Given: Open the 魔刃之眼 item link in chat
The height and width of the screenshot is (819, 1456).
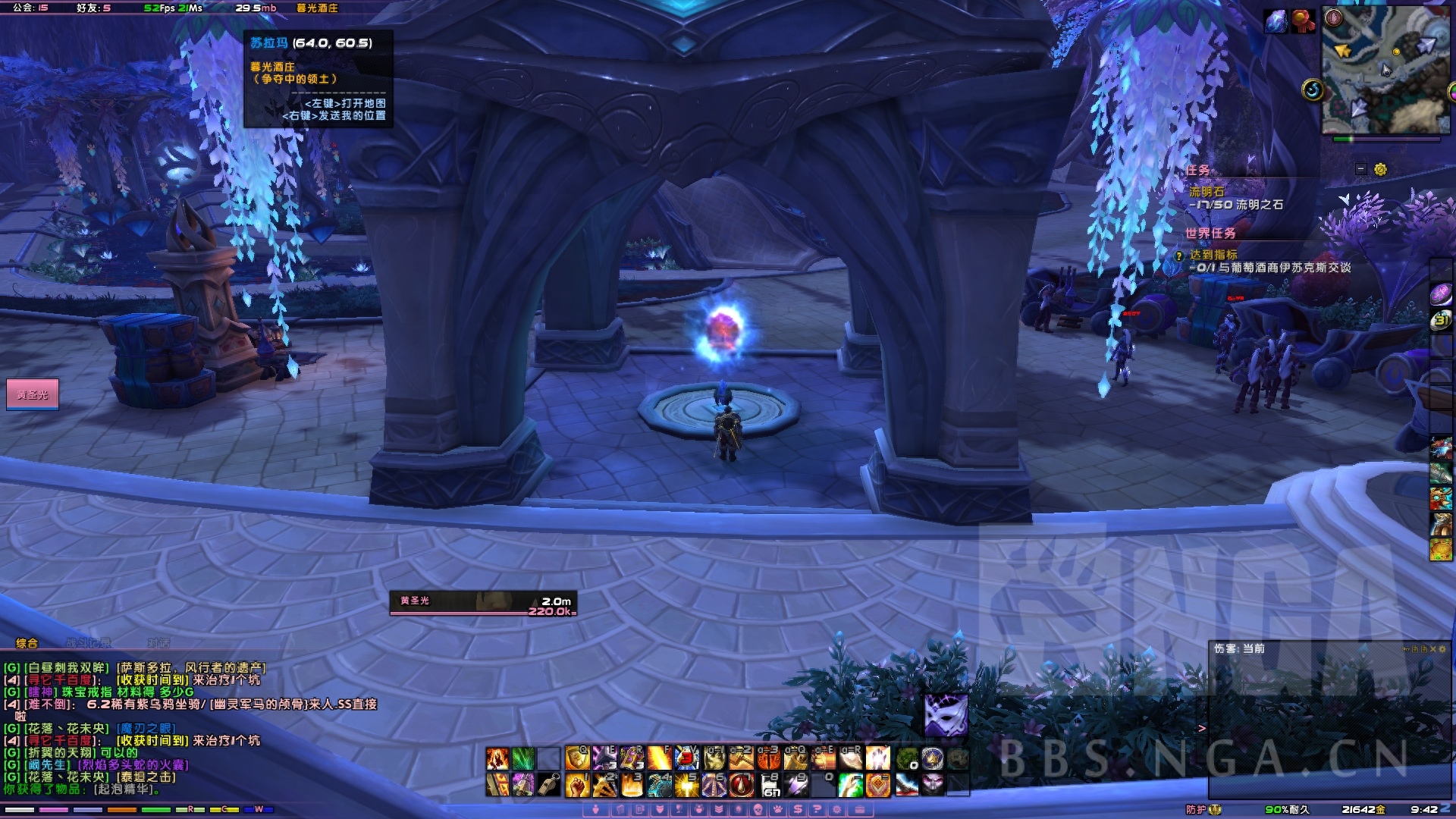Looking at the screenshot, I should [x=147, y=729].
